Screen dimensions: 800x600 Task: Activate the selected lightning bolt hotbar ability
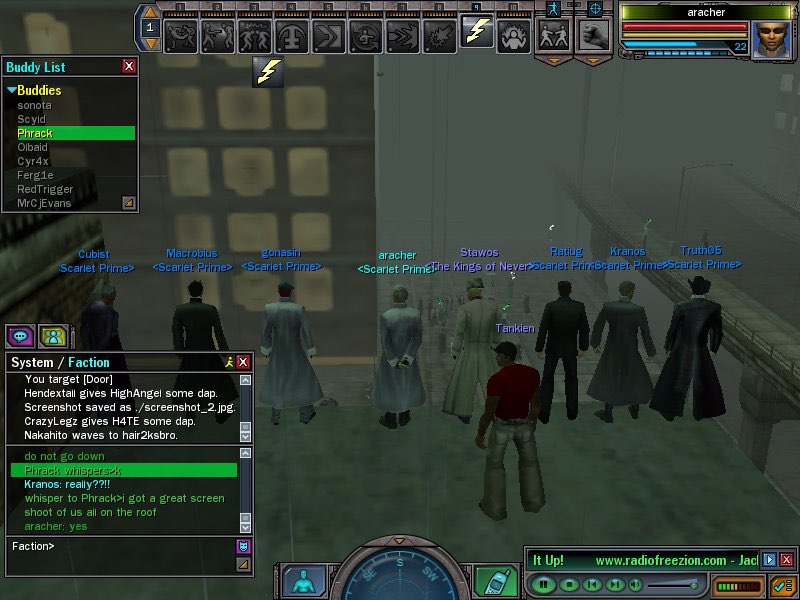[477, 34]
